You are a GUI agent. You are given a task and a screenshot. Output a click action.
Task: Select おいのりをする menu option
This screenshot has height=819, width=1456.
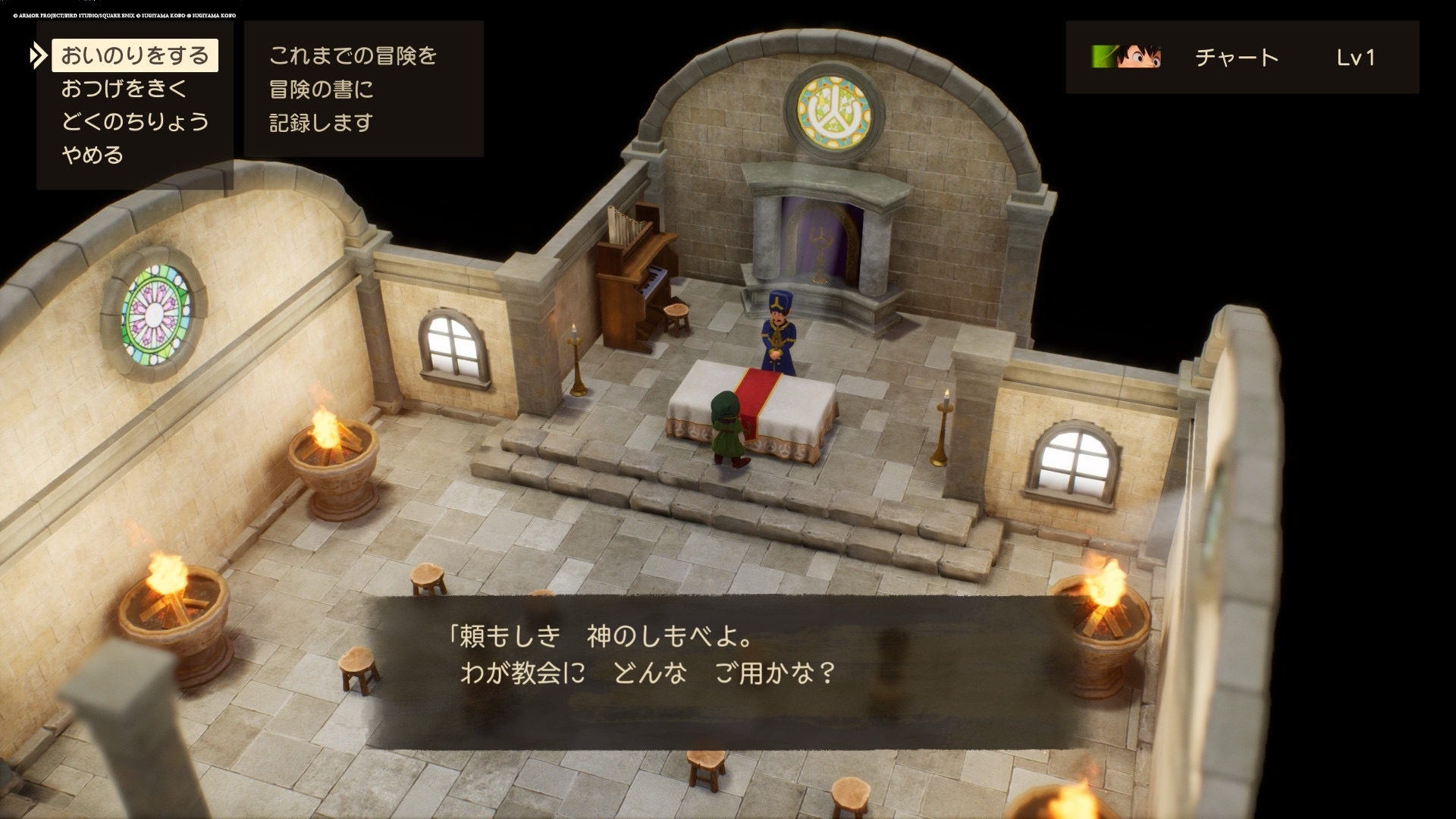(134, 56)
